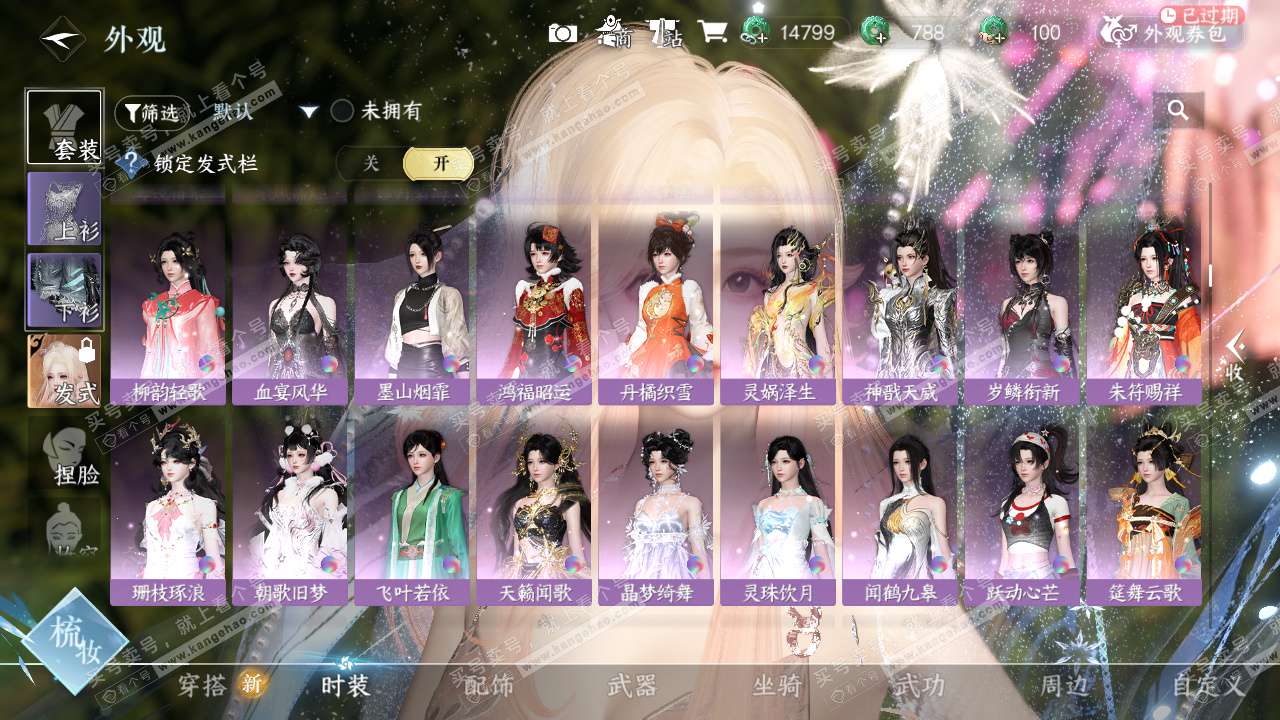
Task: Switch to the 武器 bottom tab
Action: pos(633,686)
